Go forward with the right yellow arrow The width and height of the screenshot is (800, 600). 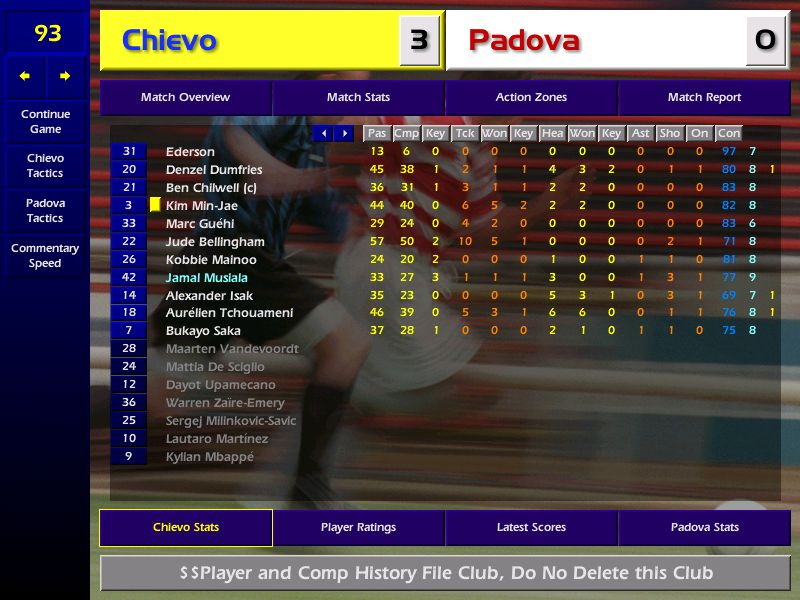tap(65, 76)
